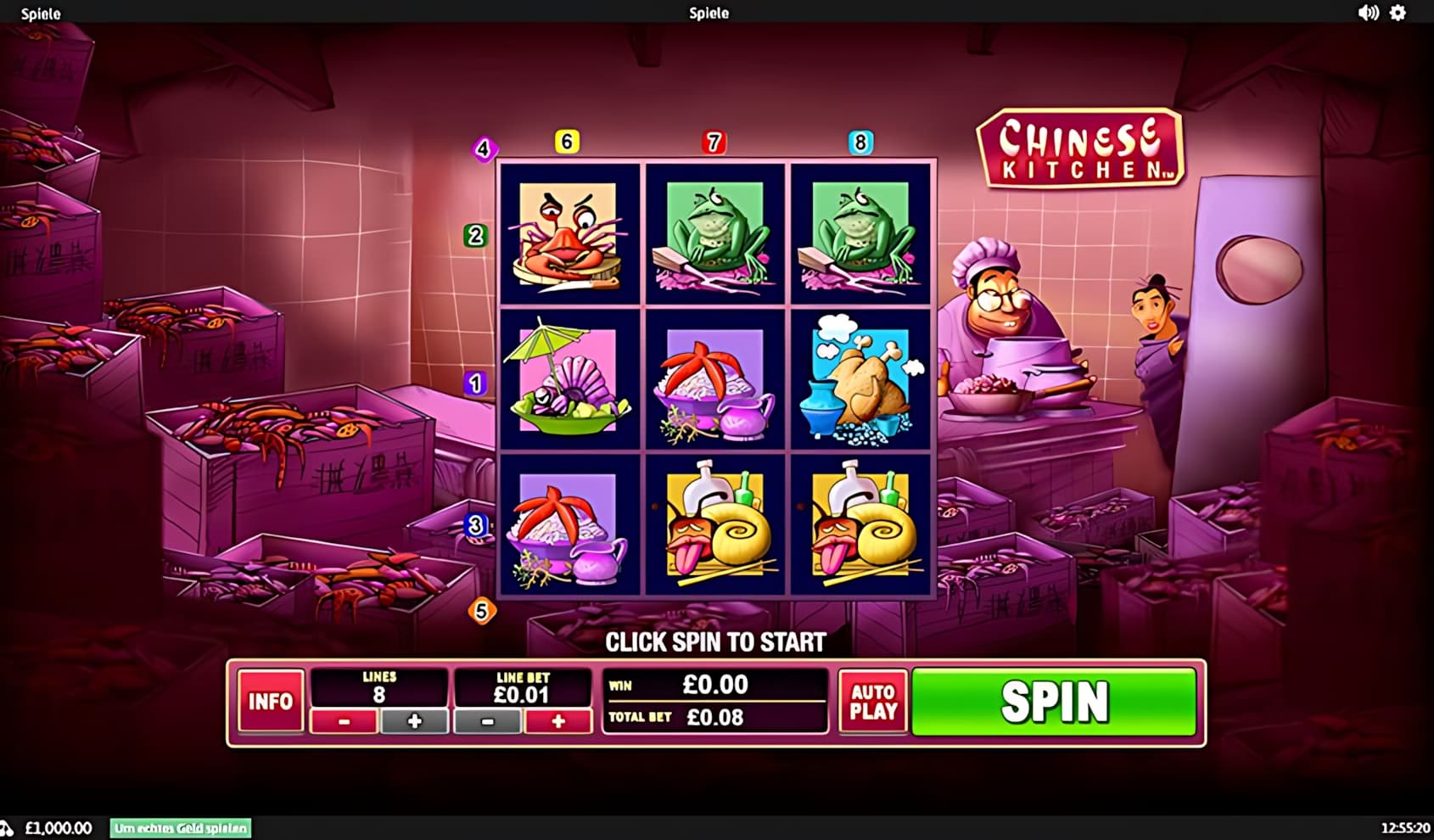Viewport: 1434px width, 840px height.
Task: Lower the line bet amount
Action: 487,721
